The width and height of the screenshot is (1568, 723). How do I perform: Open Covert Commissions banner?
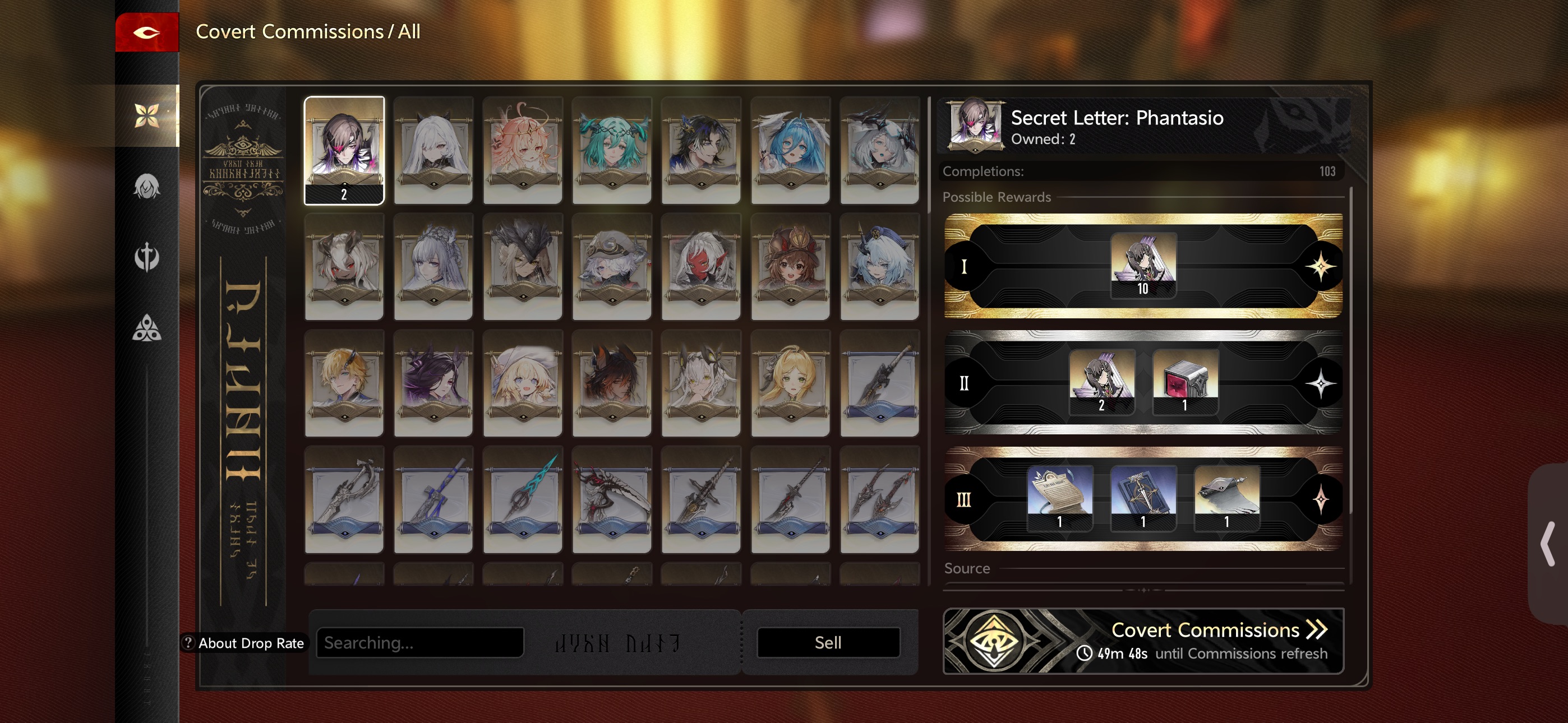coord(1142,641)
